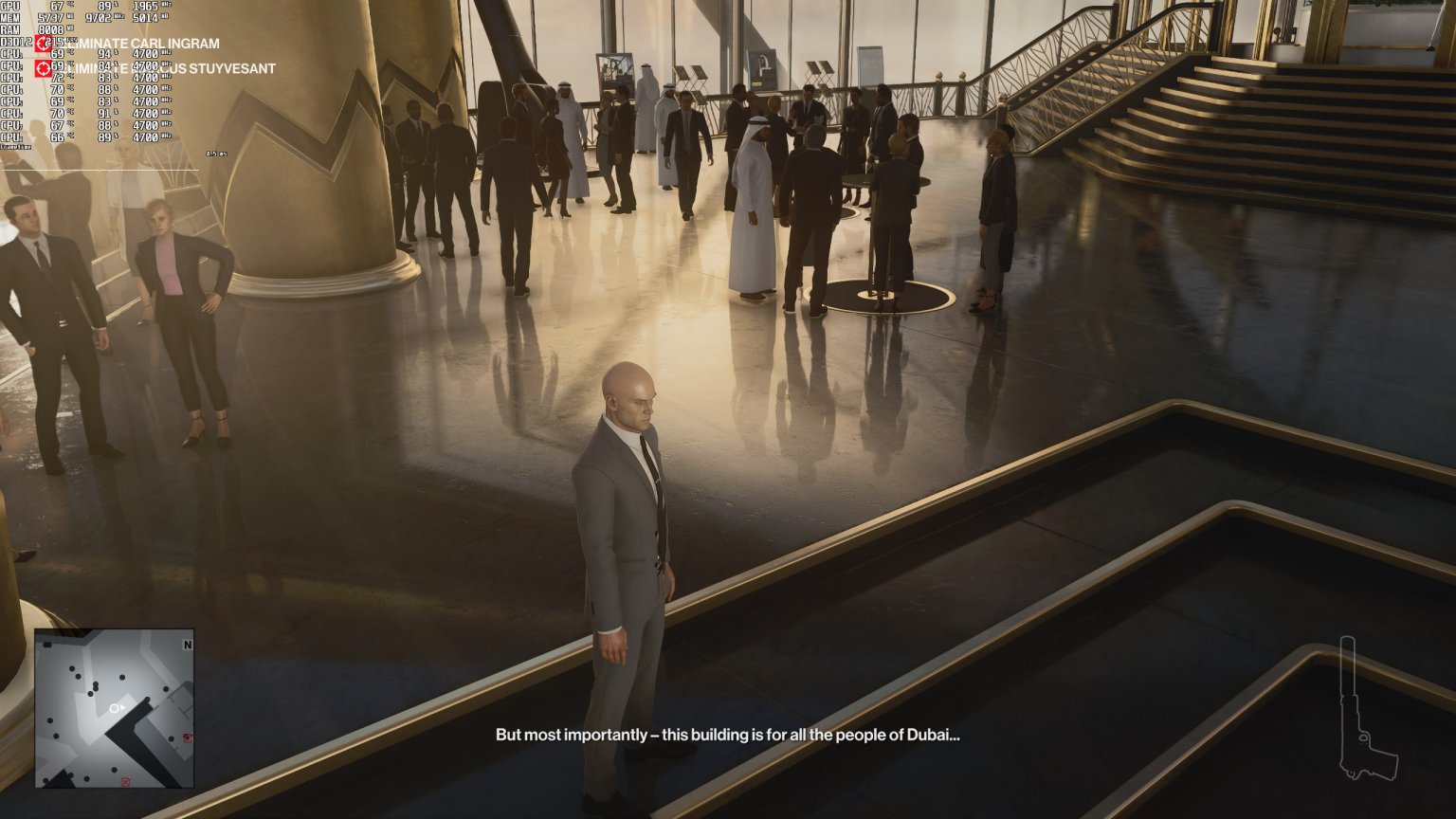Image resolution: width=1456 pixels, height=819 pixels.
Task: Click the target icon beside Eliminate Carl Ingram
Action: tap(44, 44)
